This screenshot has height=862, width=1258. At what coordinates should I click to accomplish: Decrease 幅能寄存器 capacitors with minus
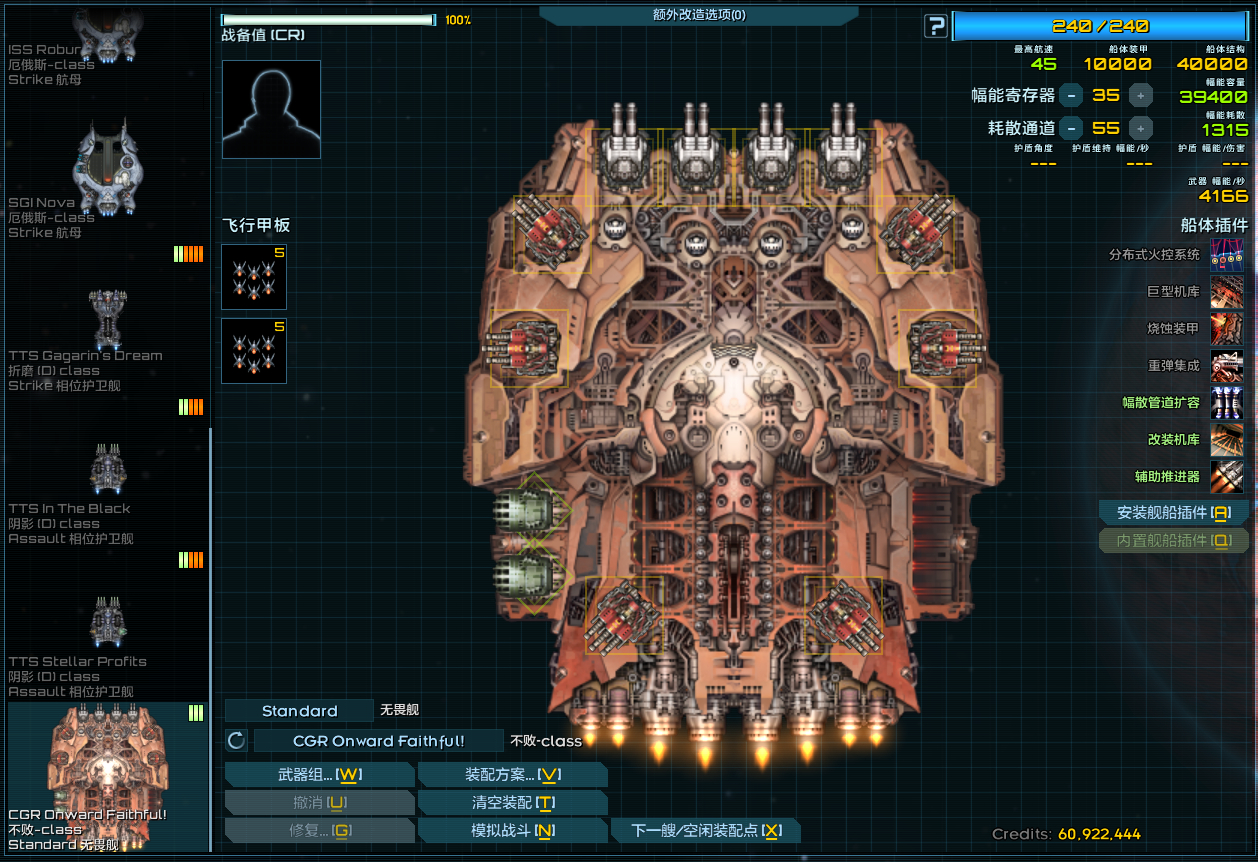(1071, 96)
